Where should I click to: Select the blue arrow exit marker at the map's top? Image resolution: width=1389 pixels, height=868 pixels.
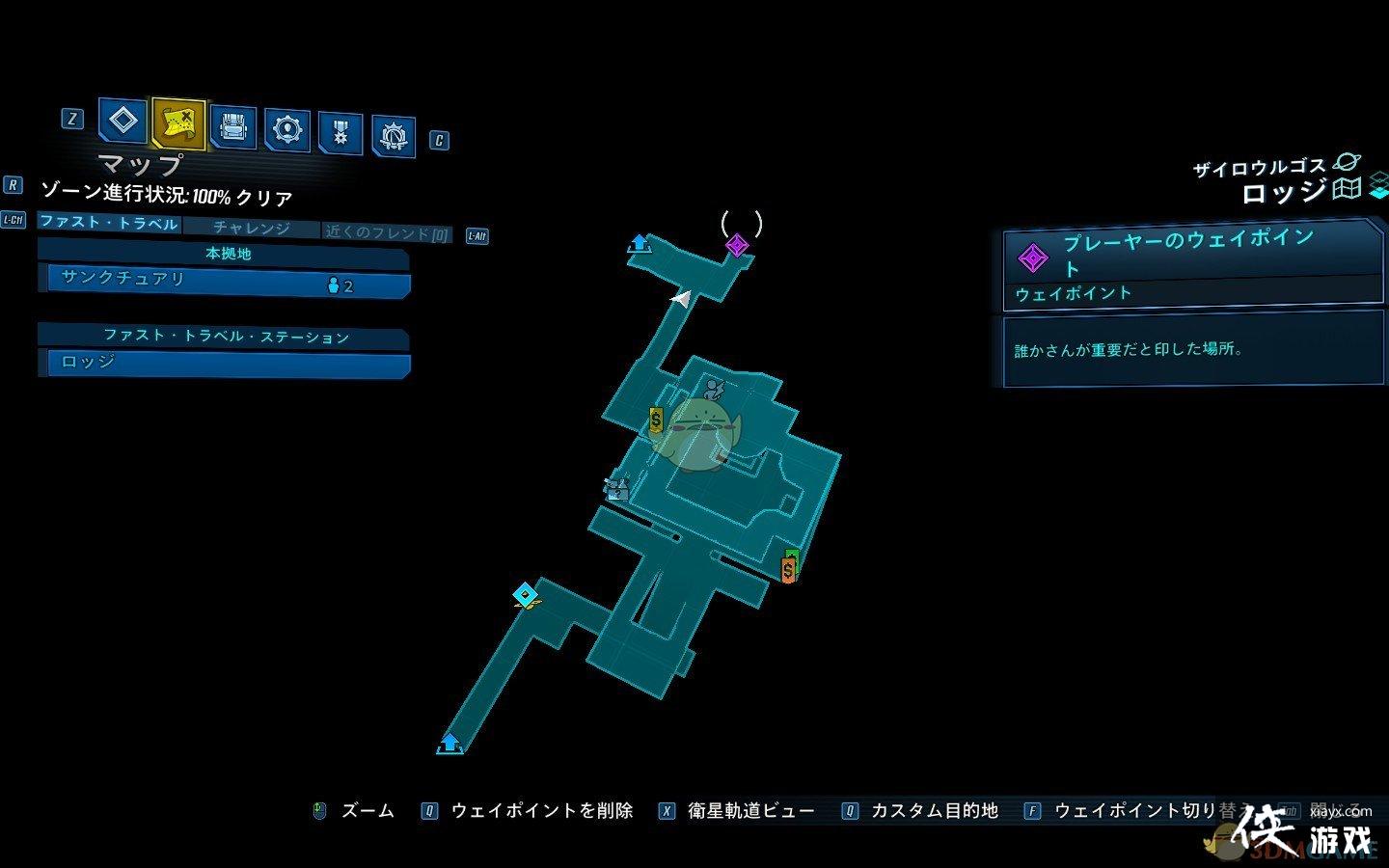coord(639,242)
